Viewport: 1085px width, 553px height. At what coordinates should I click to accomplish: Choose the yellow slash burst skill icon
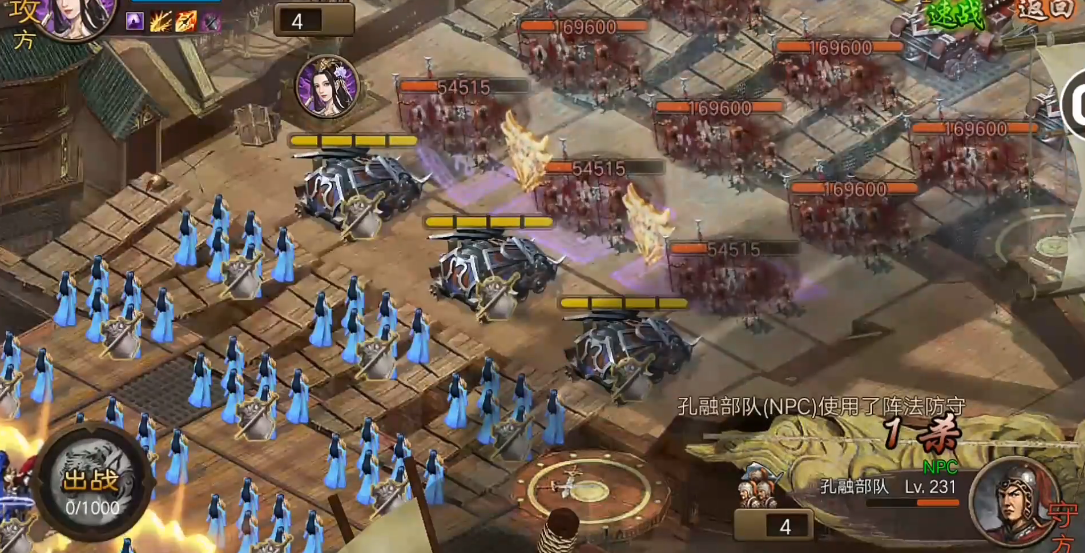click(161, 21)
